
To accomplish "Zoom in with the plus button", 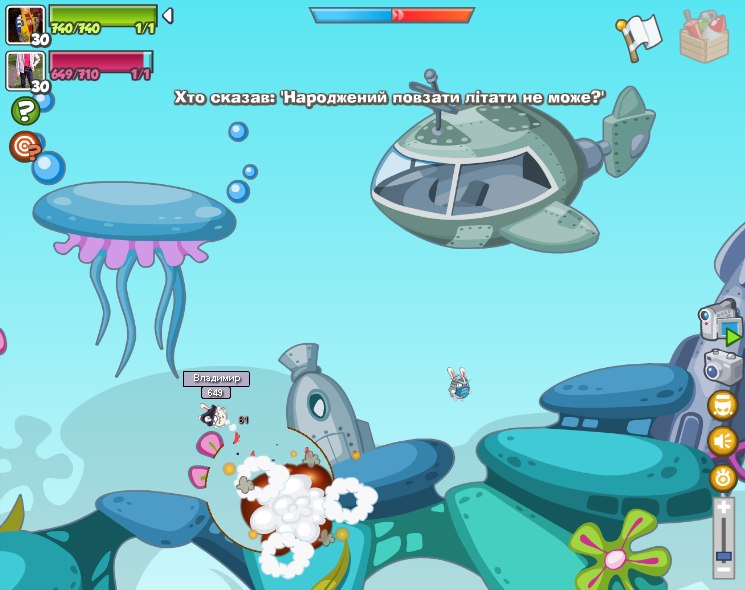I will 723,508.
